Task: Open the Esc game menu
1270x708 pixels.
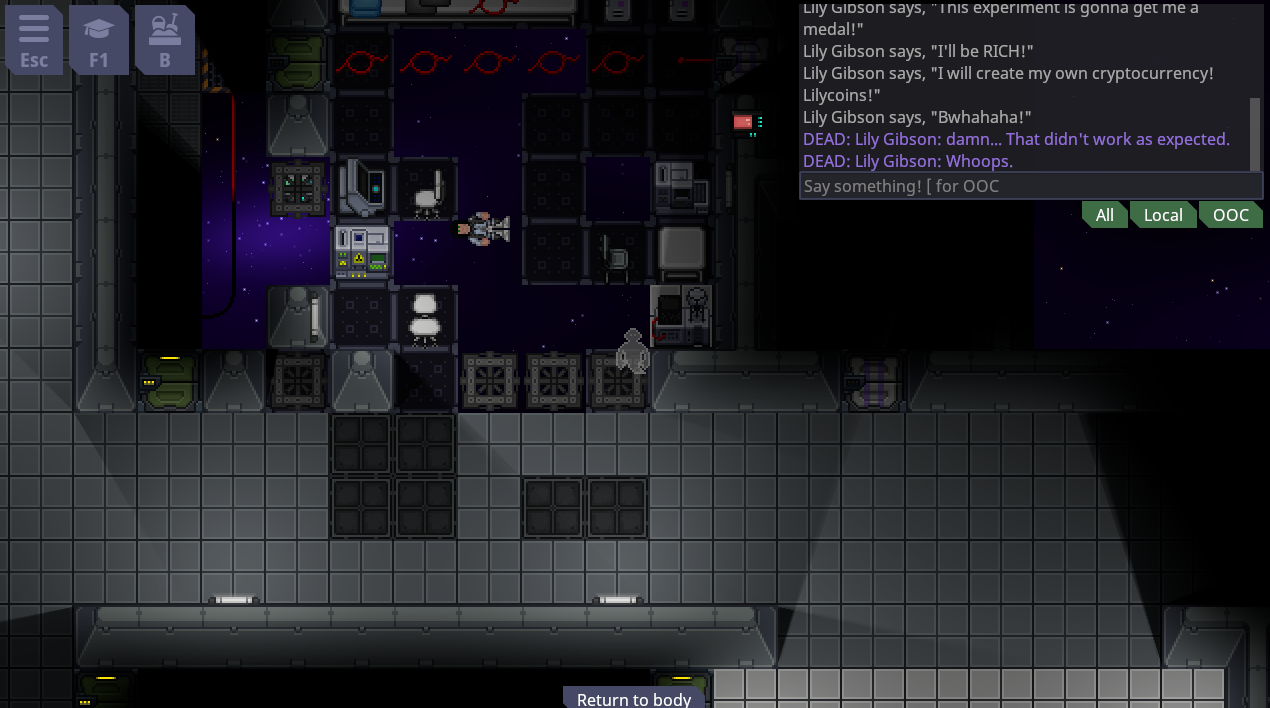Action: click(34, 40)
